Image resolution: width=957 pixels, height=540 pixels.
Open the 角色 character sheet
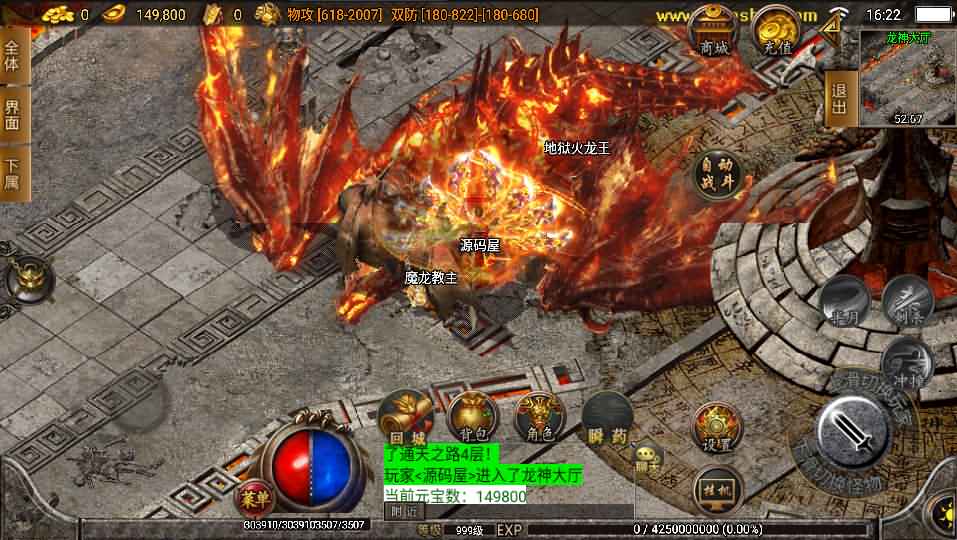[539, 415]
